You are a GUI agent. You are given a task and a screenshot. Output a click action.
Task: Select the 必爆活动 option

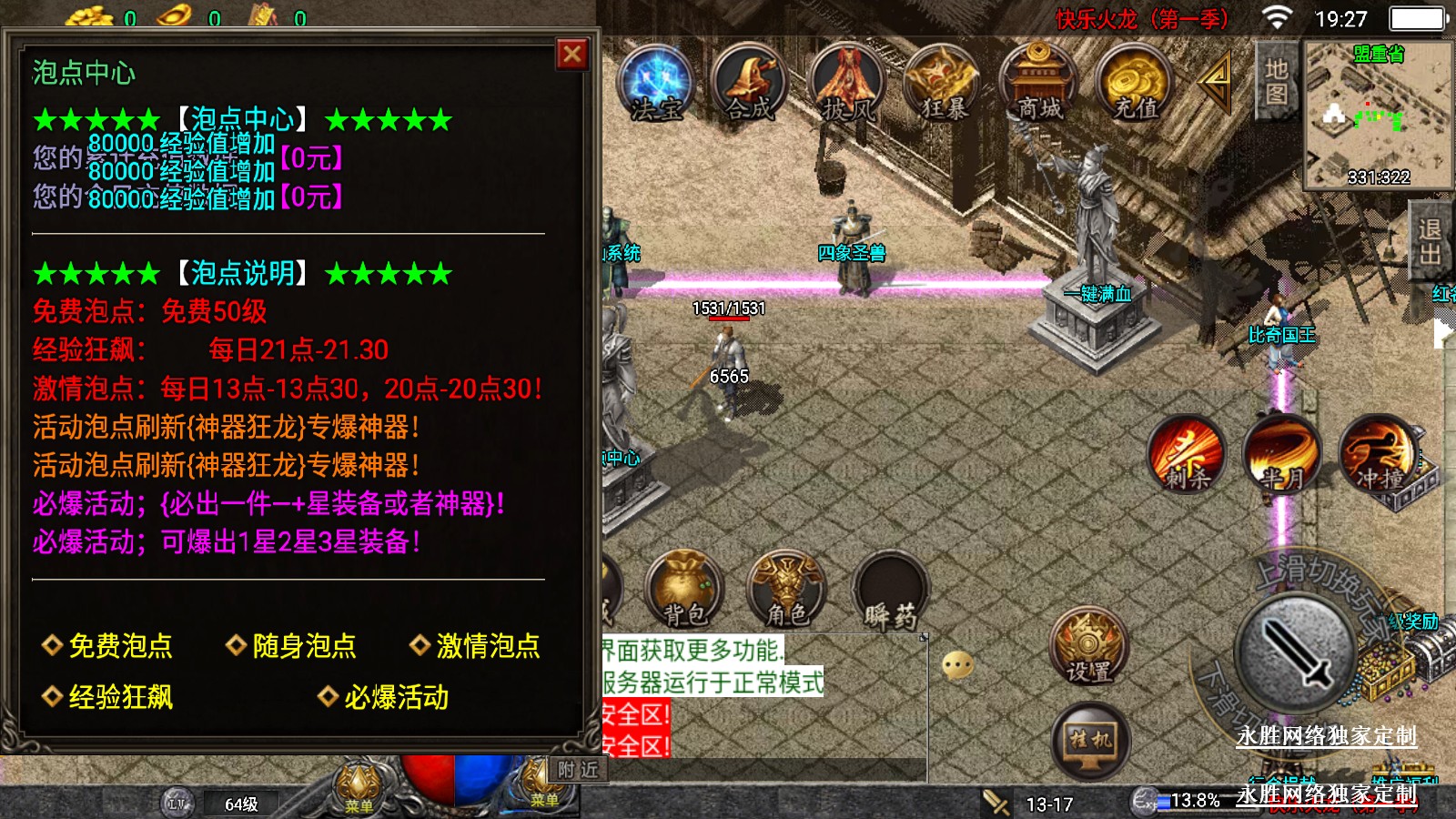[x=384, y=698]
